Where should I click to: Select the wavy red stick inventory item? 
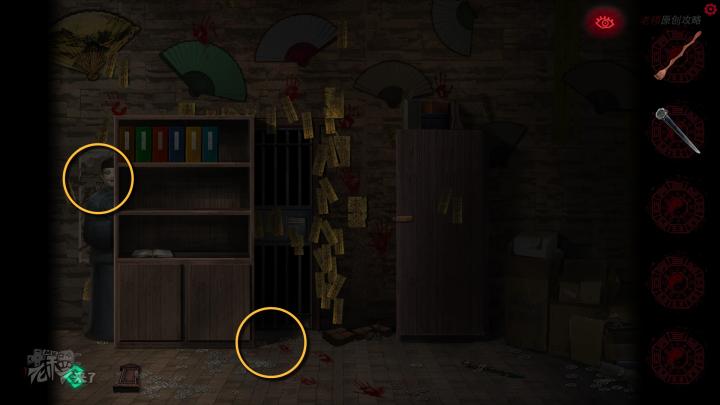pos(677,56)
